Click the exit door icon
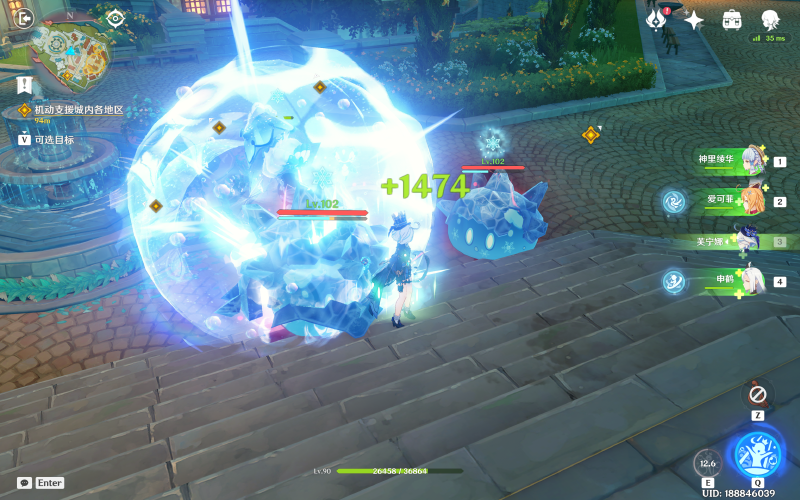Screen dimensions: 800x500 (25, 17)
